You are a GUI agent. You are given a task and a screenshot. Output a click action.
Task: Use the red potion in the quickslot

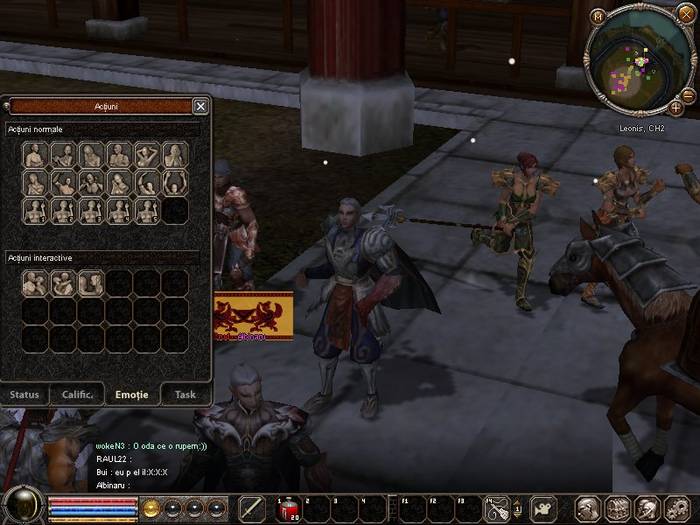point(287,509)
